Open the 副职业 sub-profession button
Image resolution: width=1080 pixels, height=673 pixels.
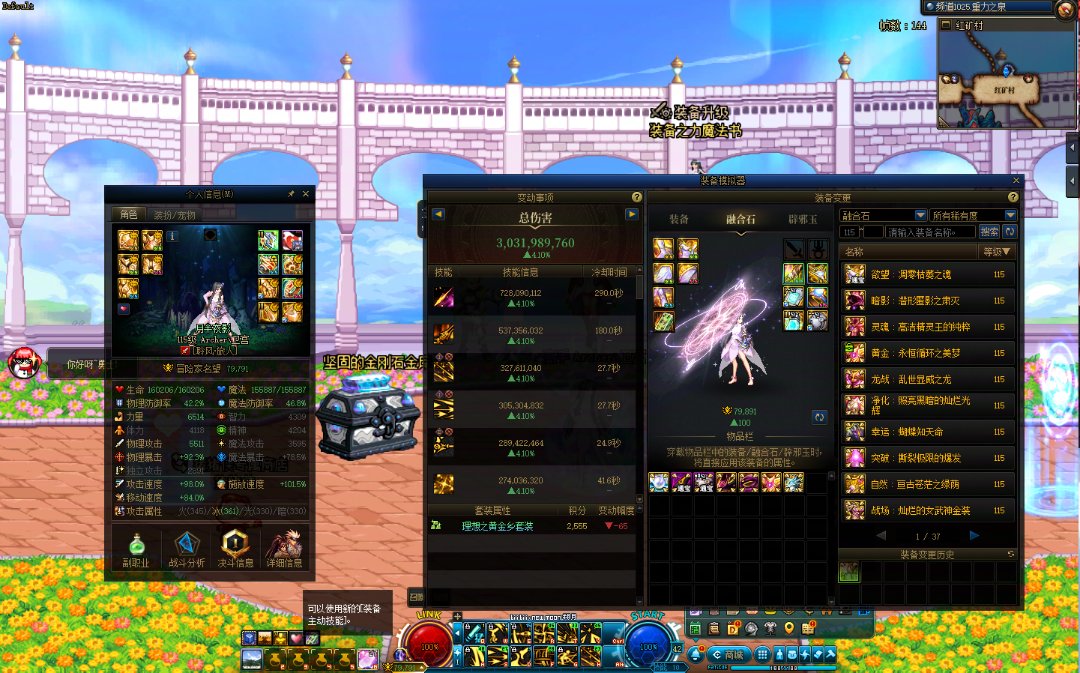(136, 548)
